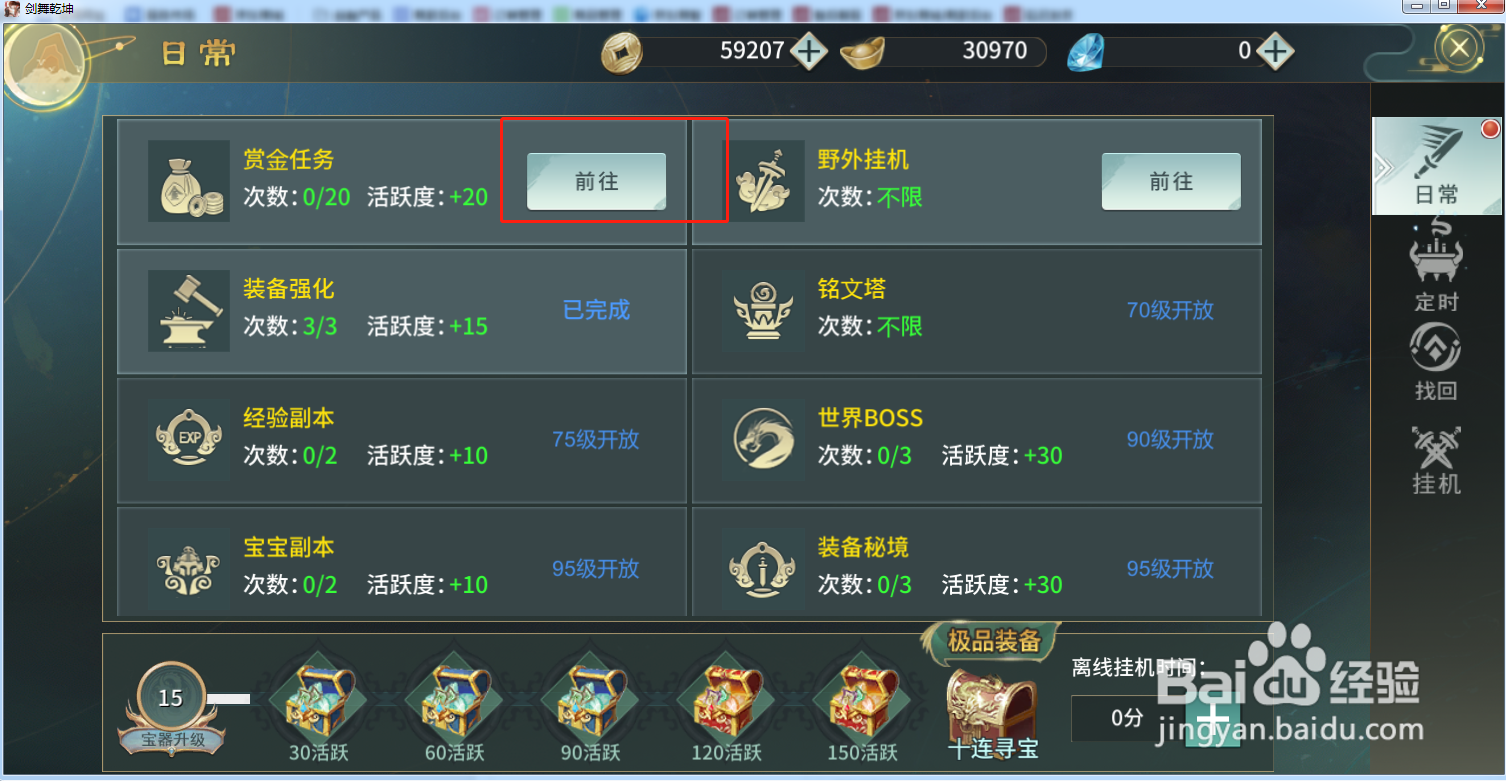The height and width of the screenshot is (781, 1506).
Task: Open the 挂机 crossed-swords AFK panel icon
Action: pyautogui.click(x=1435, y=450)
